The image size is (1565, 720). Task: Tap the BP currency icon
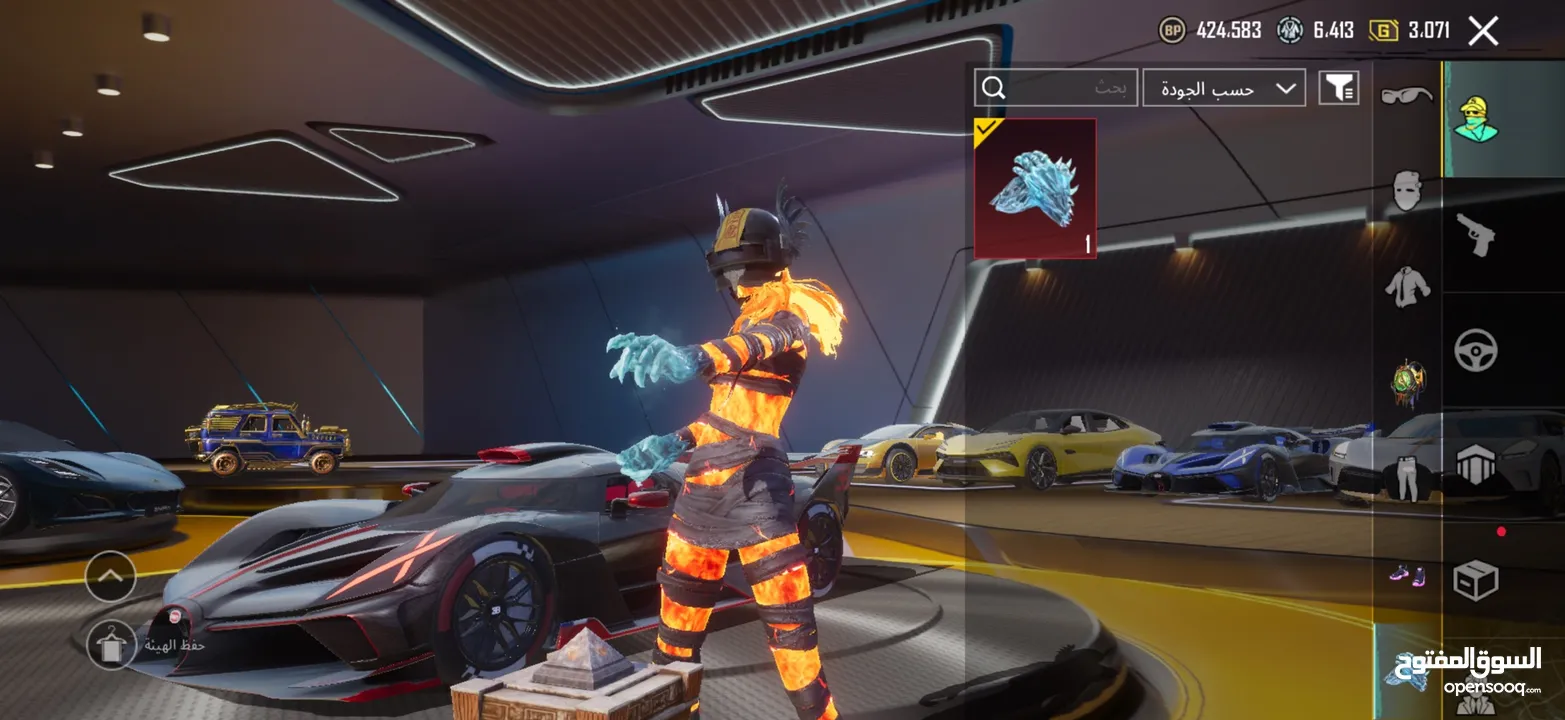click(1172, 30)
